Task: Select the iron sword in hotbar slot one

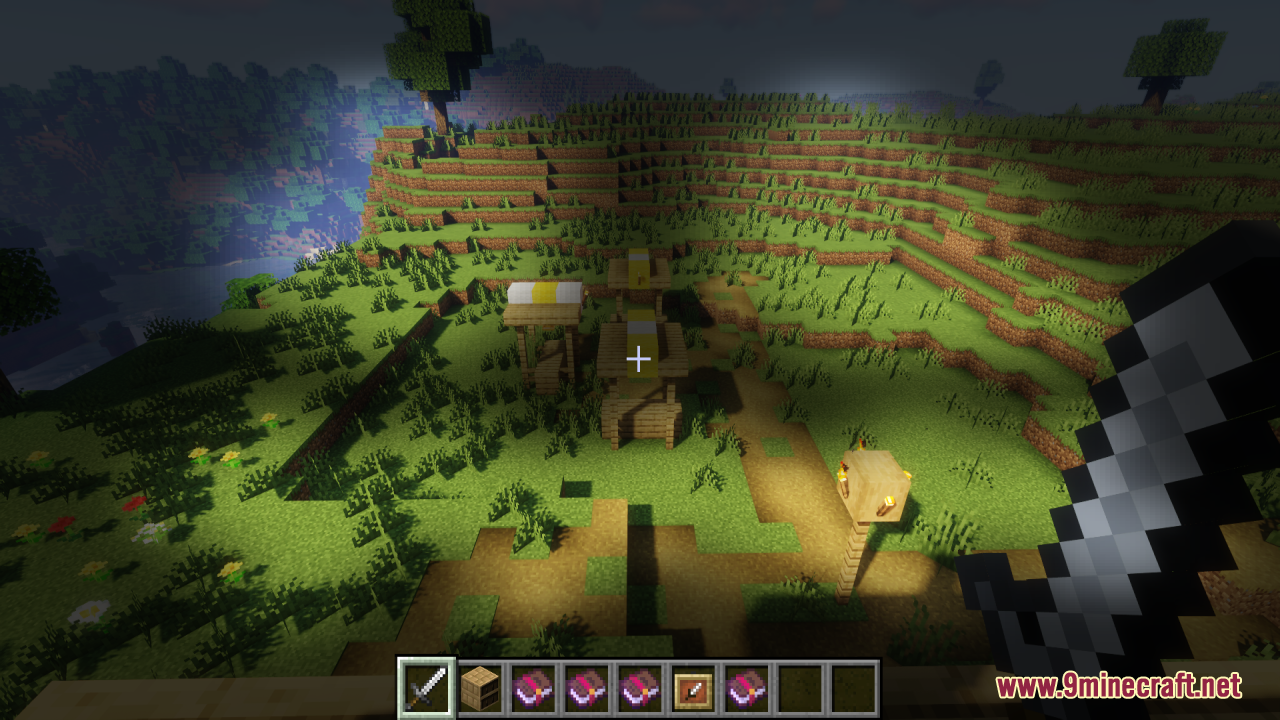Action: (426, 688)
